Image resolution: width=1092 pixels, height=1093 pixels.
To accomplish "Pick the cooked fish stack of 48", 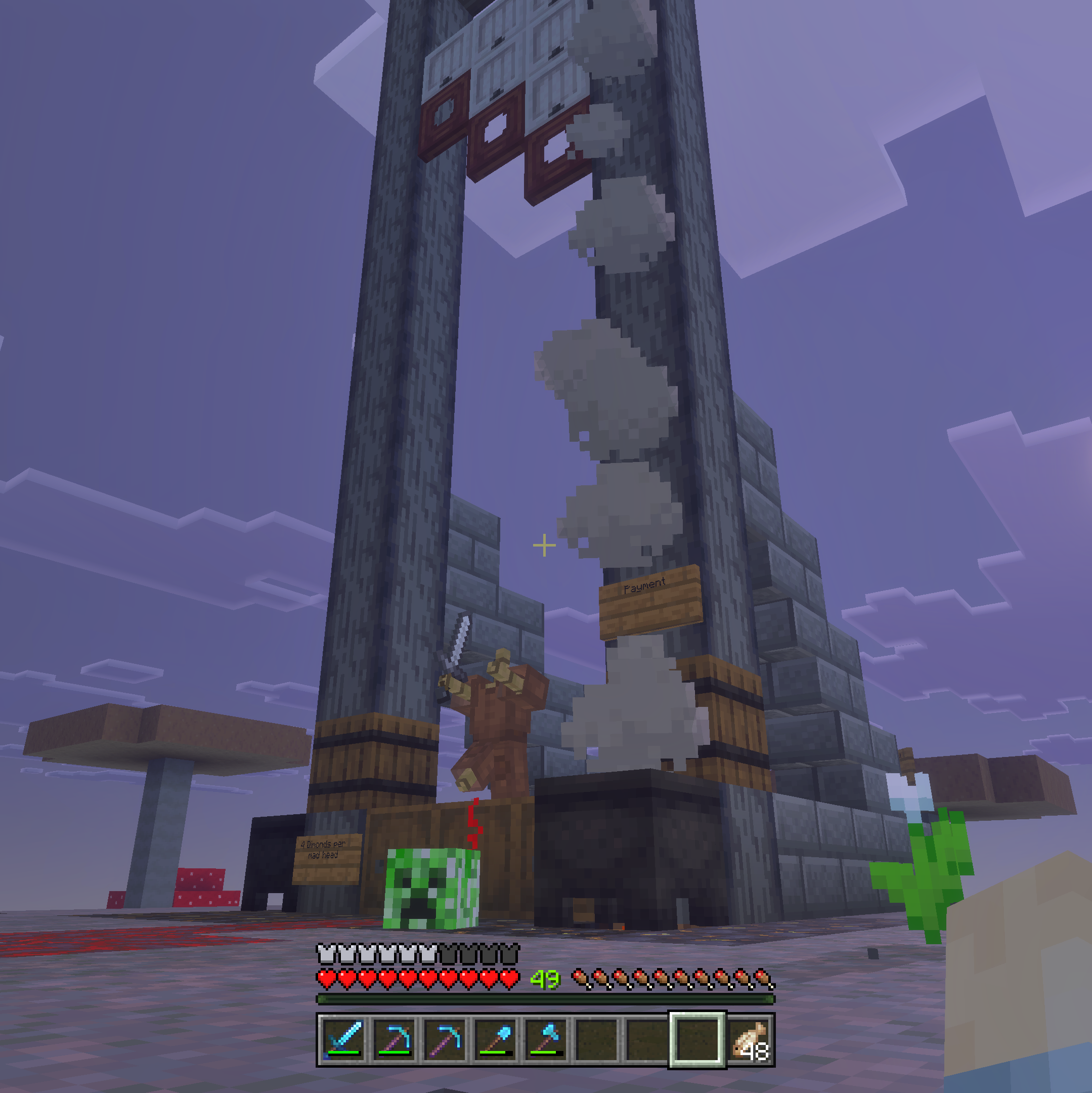I will (x=749, y=1039).
